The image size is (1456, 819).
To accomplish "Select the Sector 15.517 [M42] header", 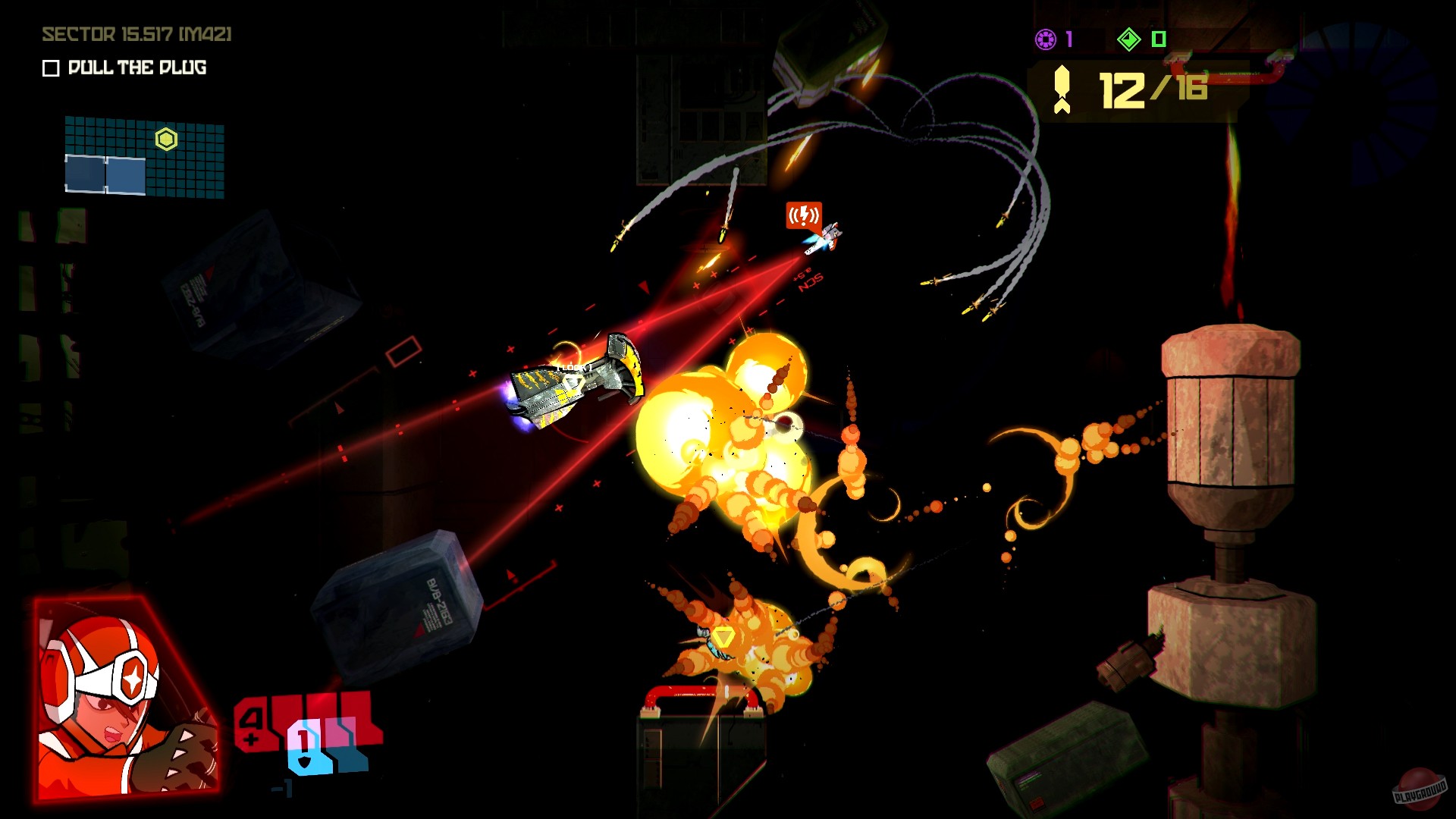I will (136, 34).
